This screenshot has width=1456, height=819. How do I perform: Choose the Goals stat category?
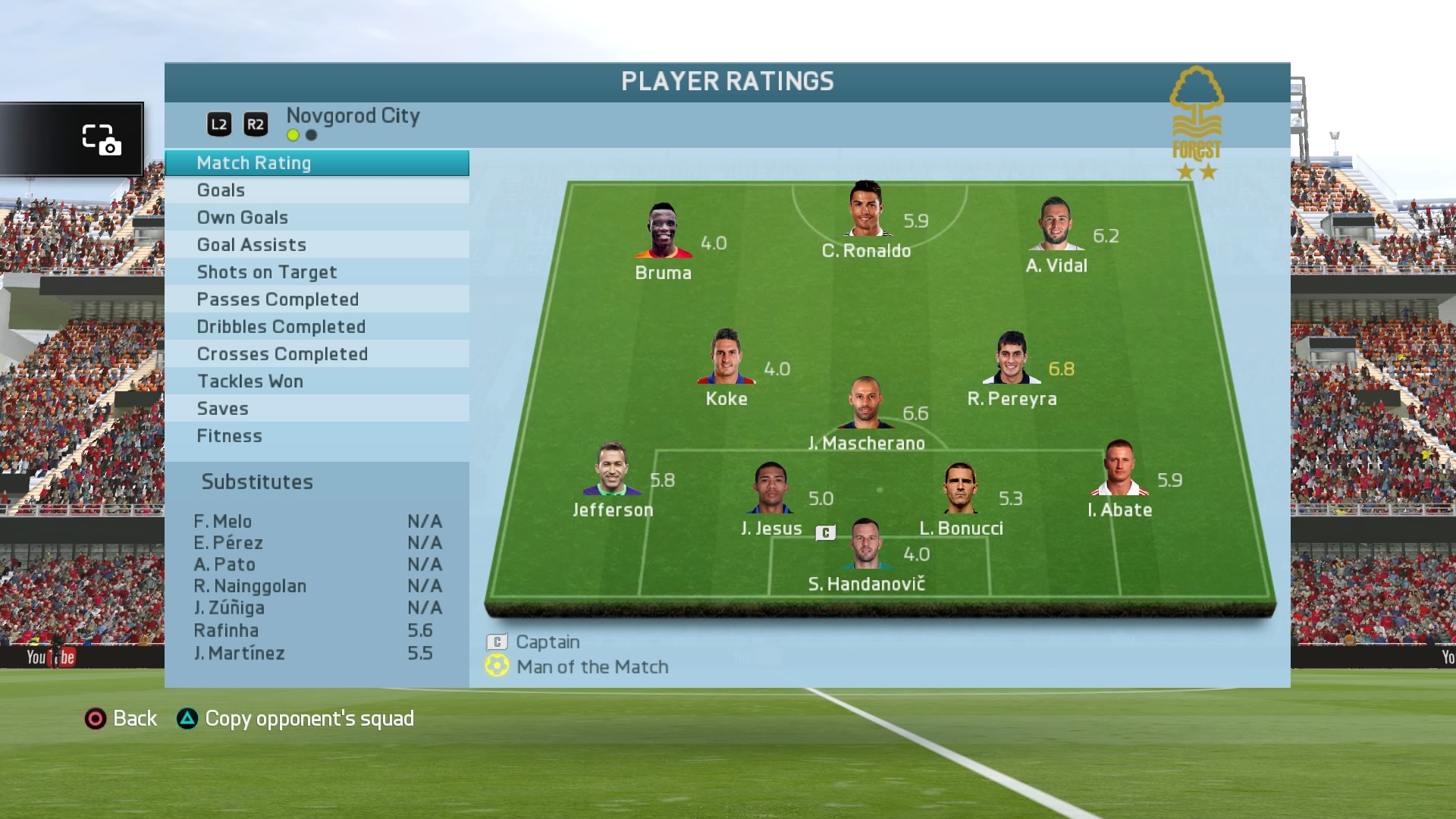pyautogui.click(x=316, y=190)
